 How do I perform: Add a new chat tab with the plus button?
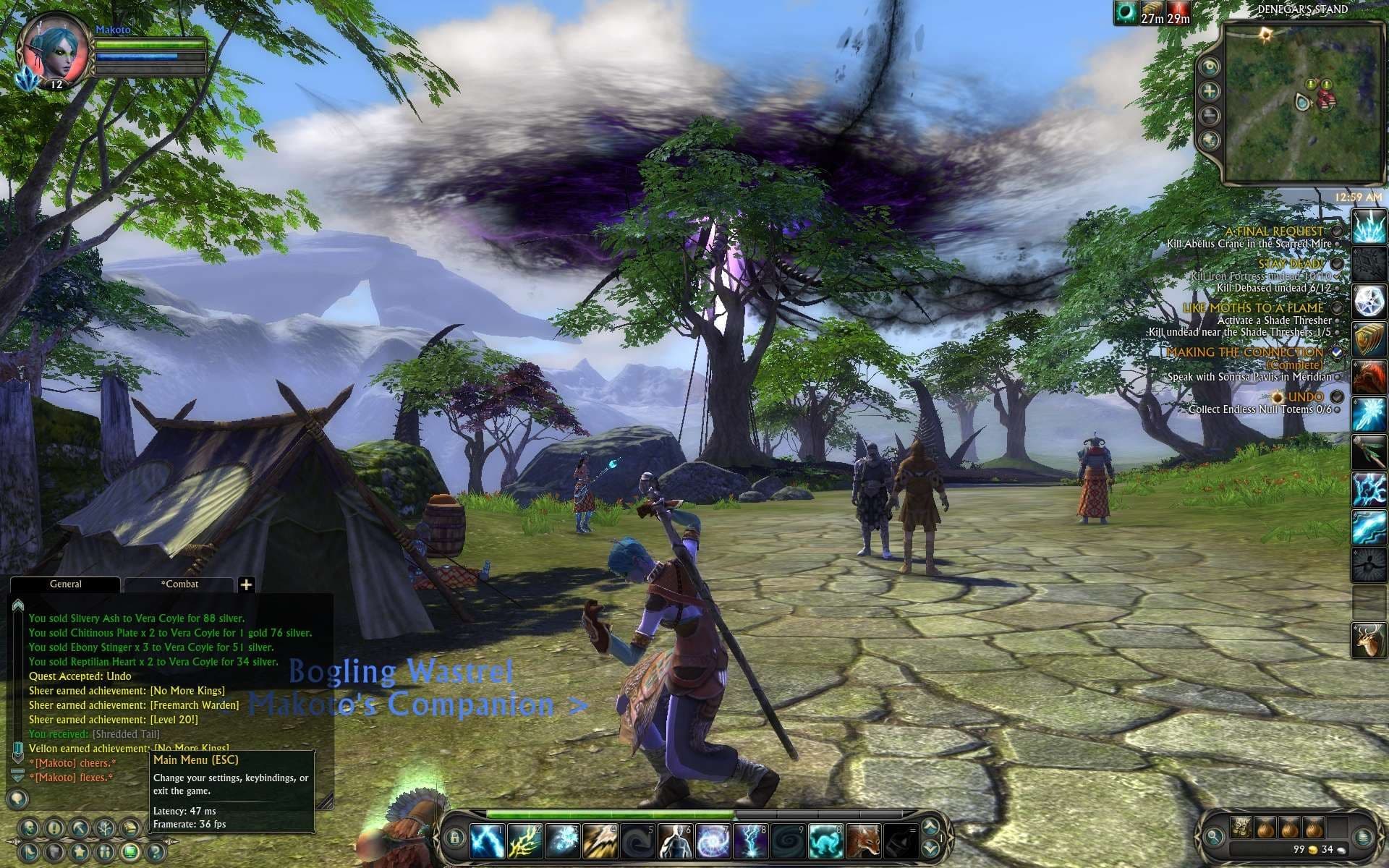tap(246, 584)
